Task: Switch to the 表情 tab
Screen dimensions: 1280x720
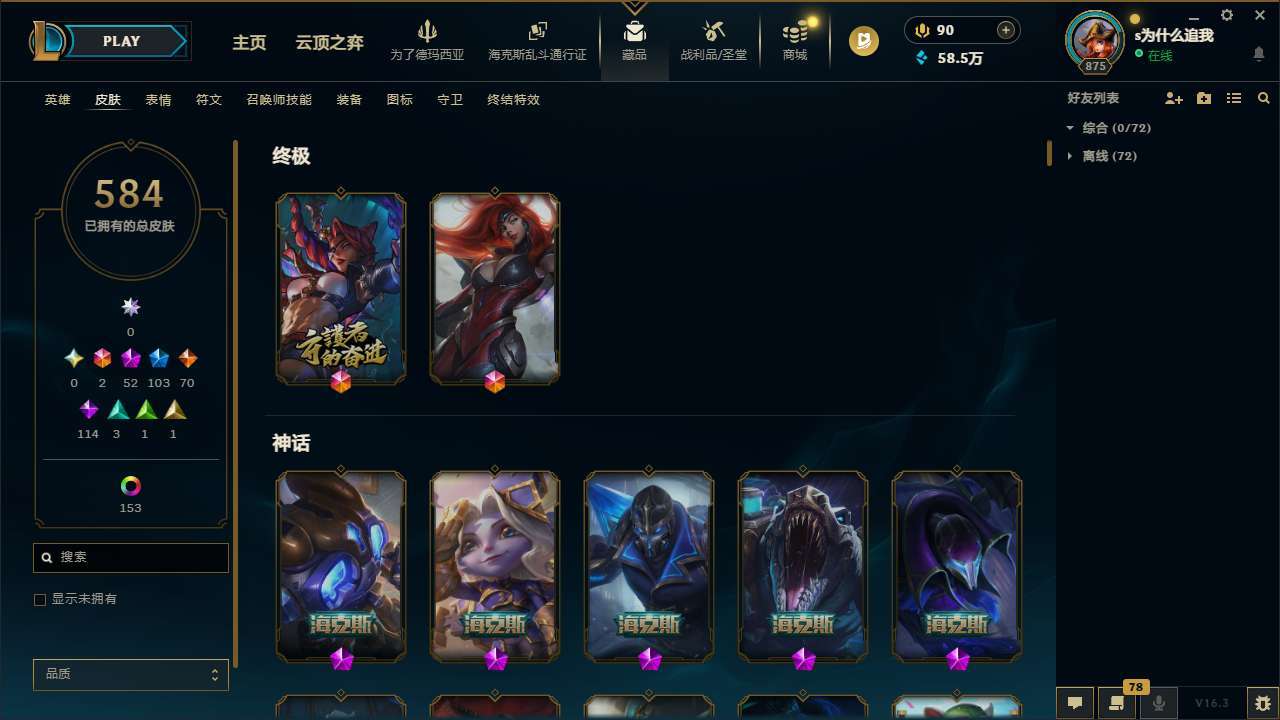Action: 158,100
